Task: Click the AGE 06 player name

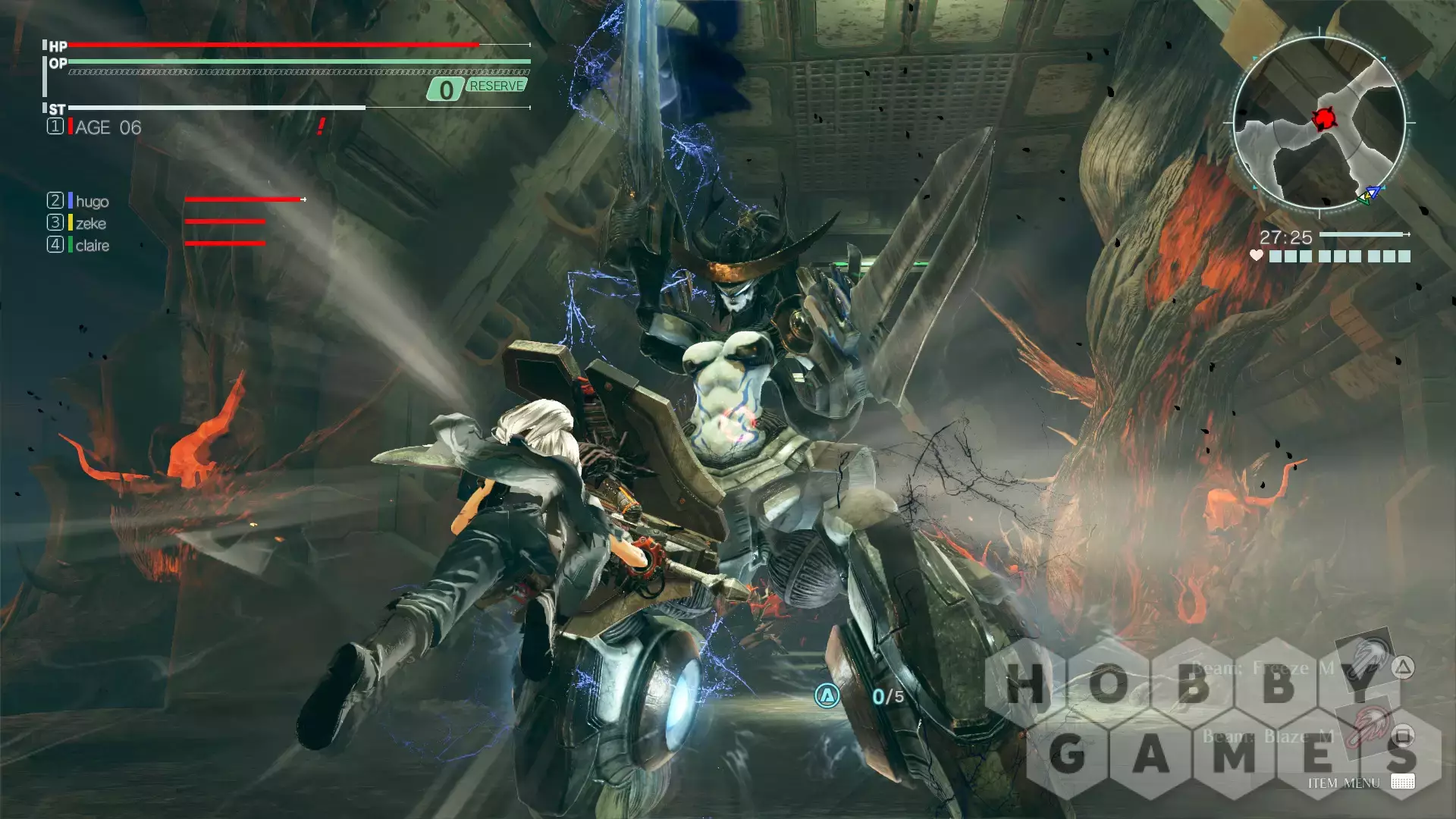Action: click(108, 127)
